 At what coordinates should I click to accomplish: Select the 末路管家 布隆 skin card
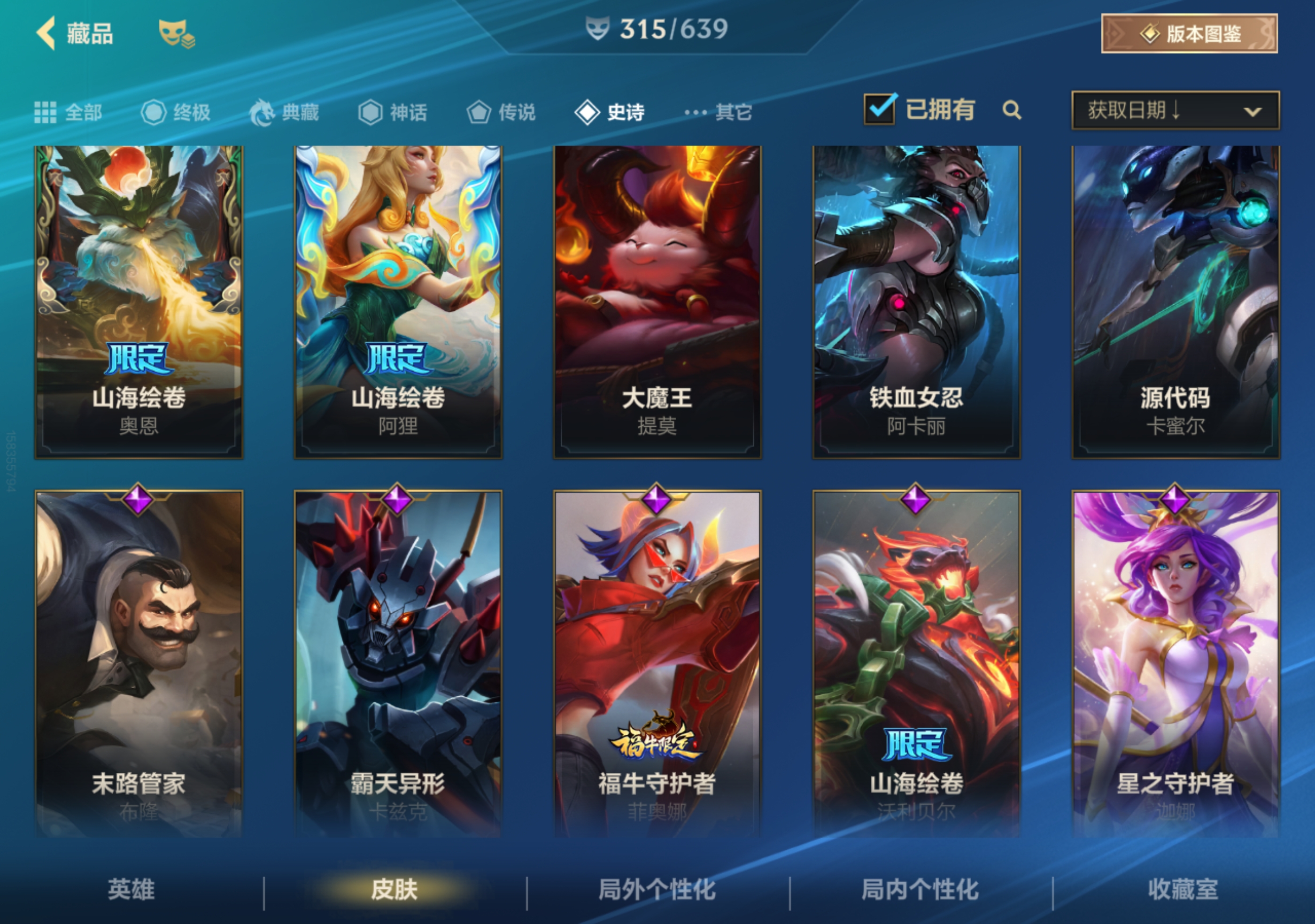139,664
